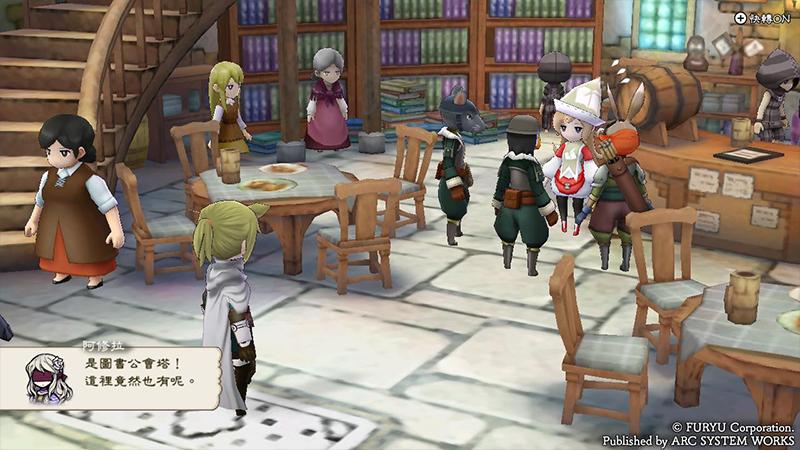Toggle the 快轉 ON fast-forward indicator
Image resolution: width=800 pixels, height=450 pixels.
766,17
